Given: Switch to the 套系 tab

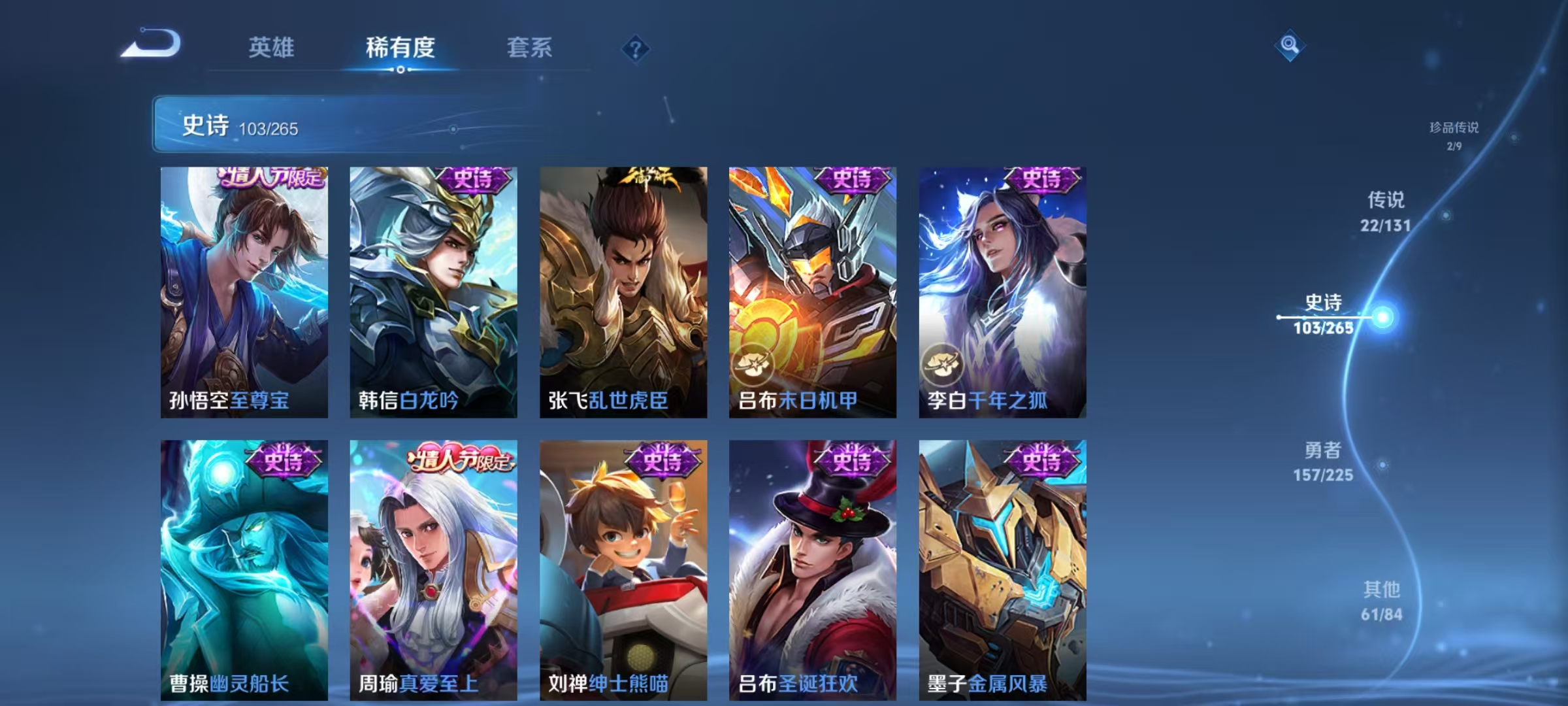Looking at the screenshot, I should tap(531, 47).
